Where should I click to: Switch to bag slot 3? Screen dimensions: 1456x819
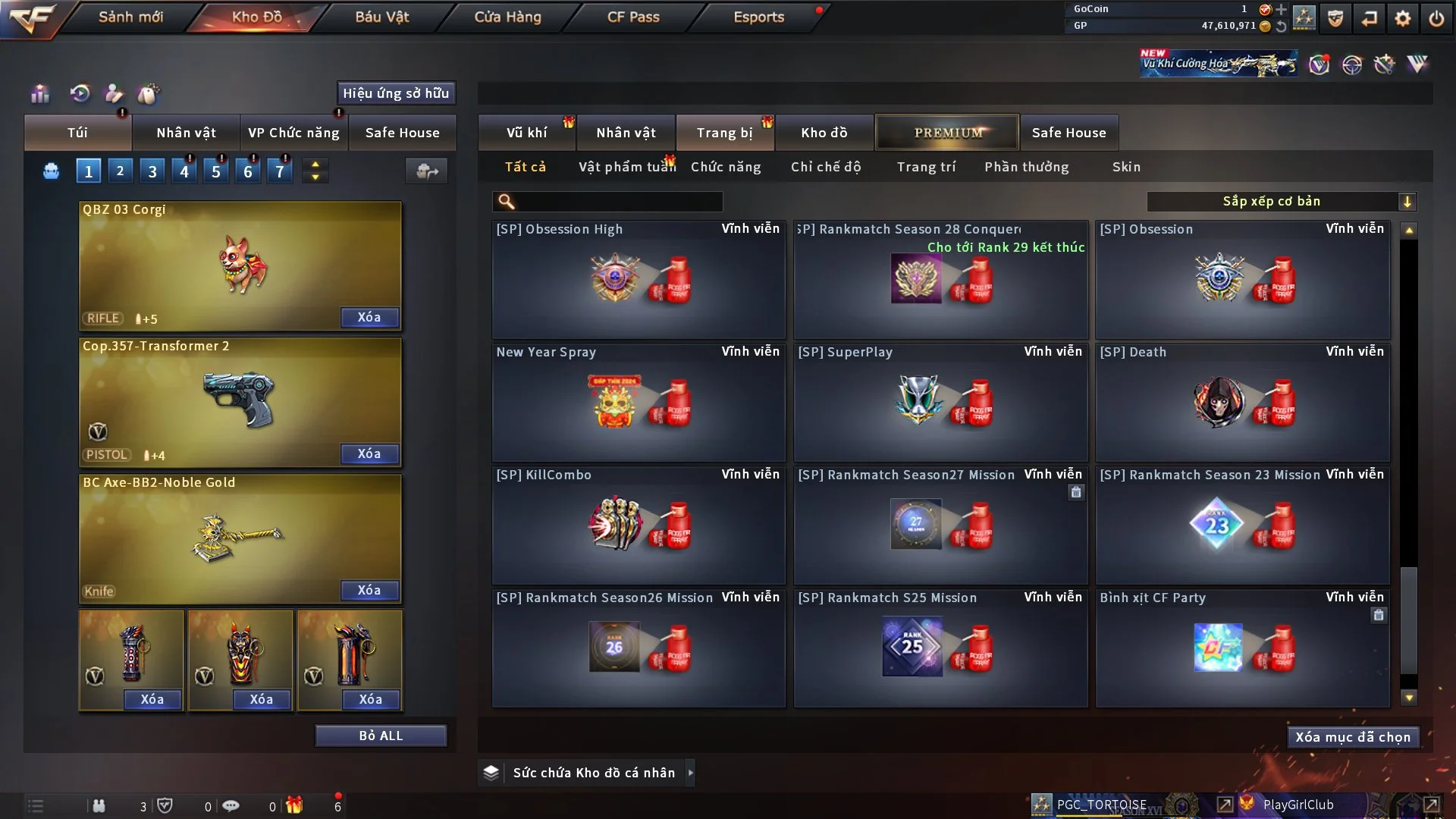(152, 171)
